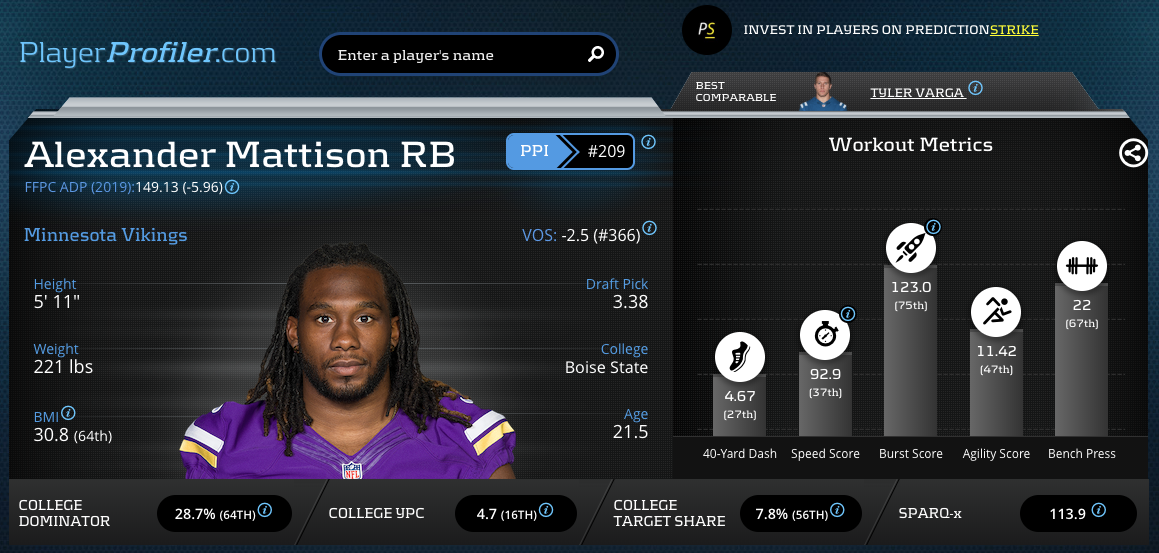Select the Burst Score rocket icon
This screenshot has width=1159, height=553.
click(x=910, y=248)
